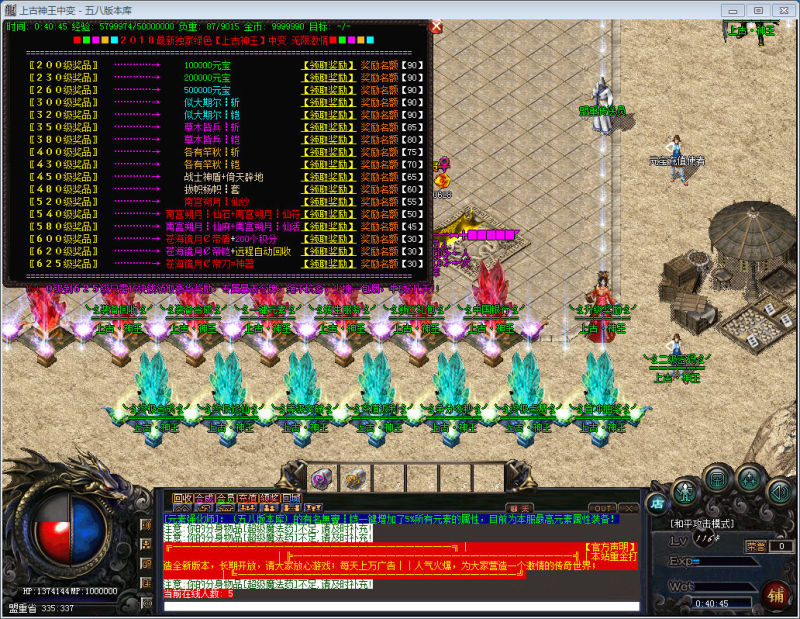
Task: Click the OUT button on the chat bar
Action: tap(602, 508)
